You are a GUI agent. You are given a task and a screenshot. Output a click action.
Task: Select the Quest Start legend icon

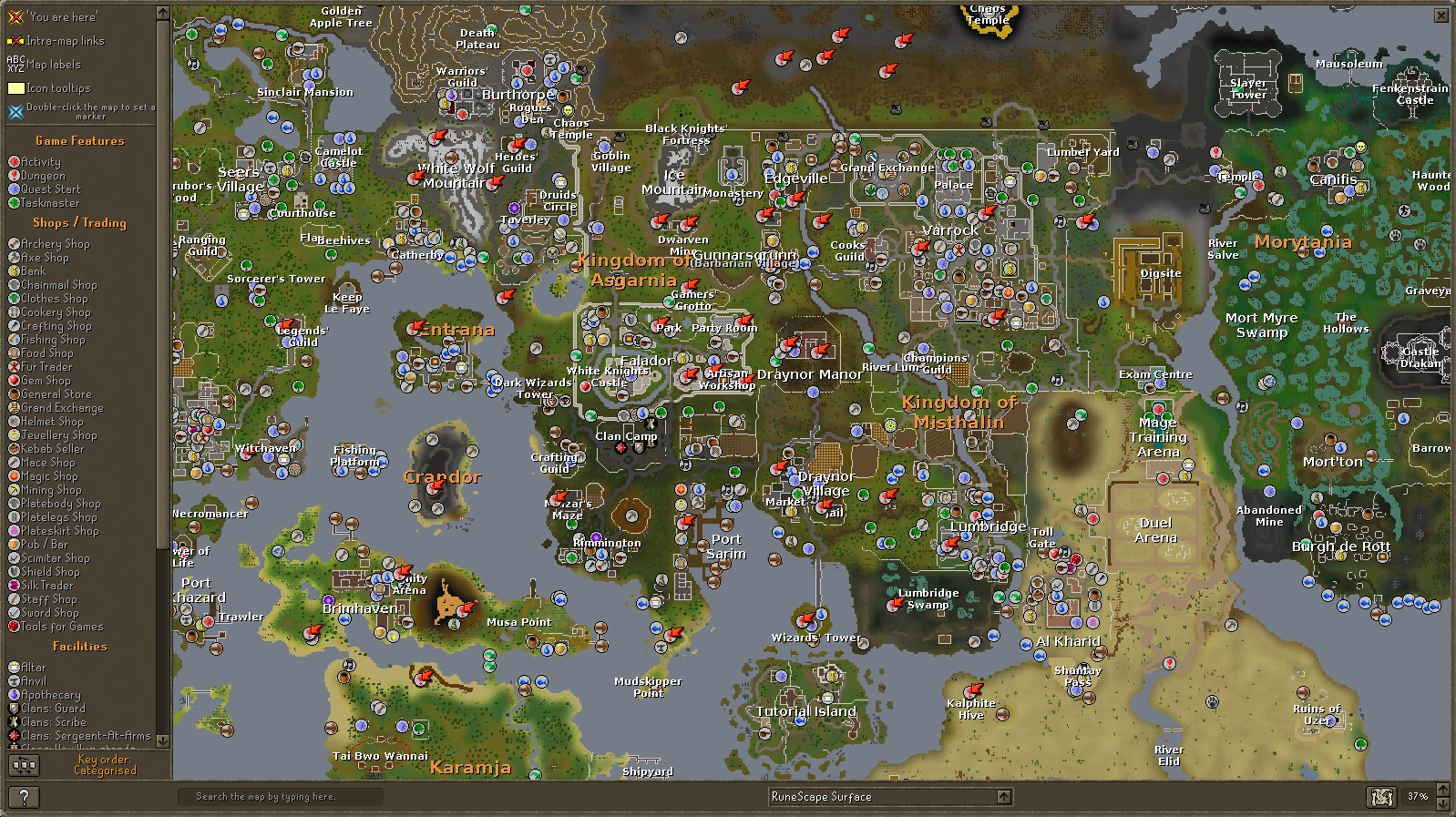15,189
